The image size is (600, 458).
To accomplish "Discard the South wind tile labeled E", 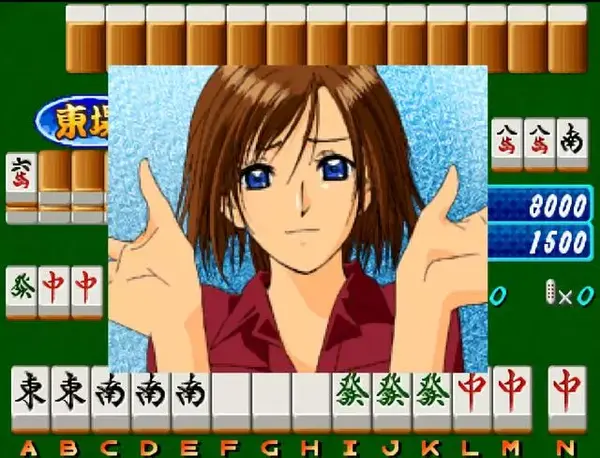I will [190, 399].
